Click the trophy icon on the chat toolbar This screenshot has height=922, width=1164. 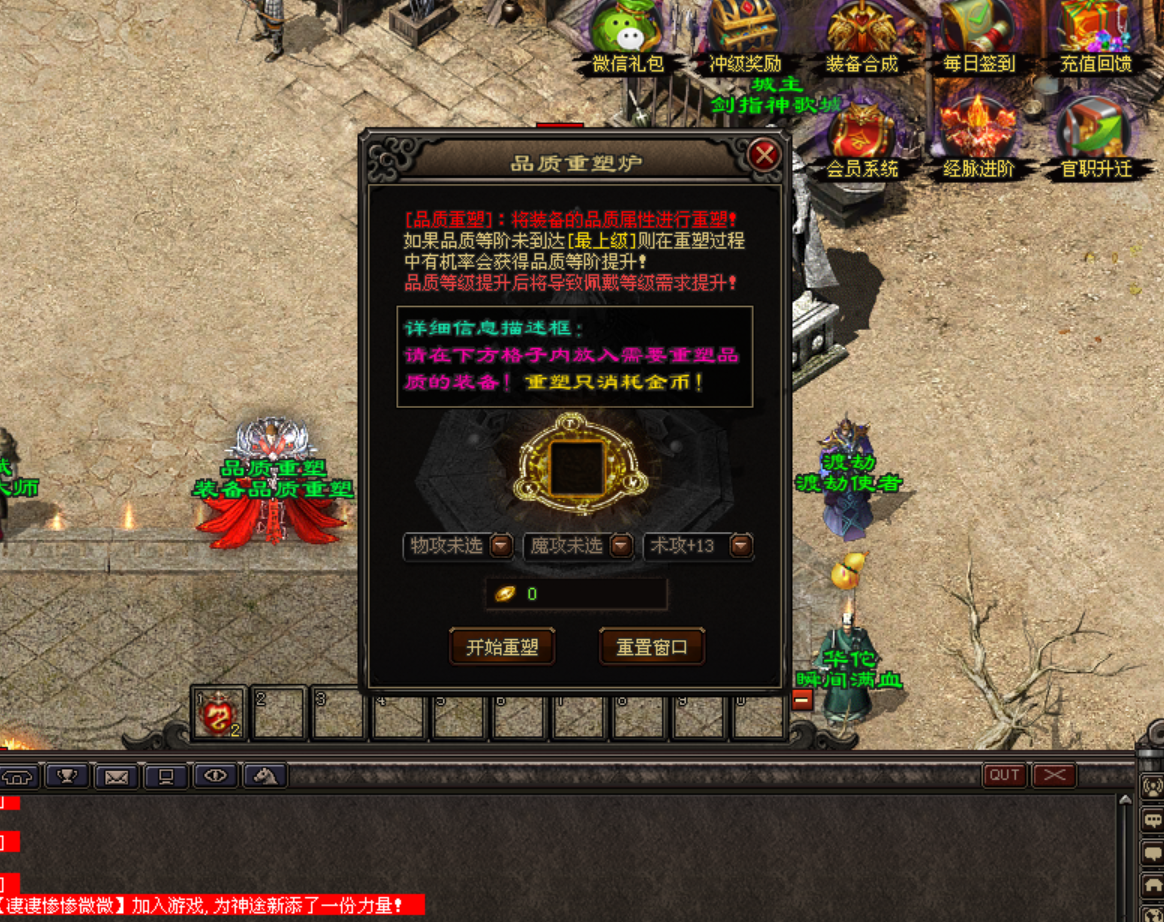(68, 775)
